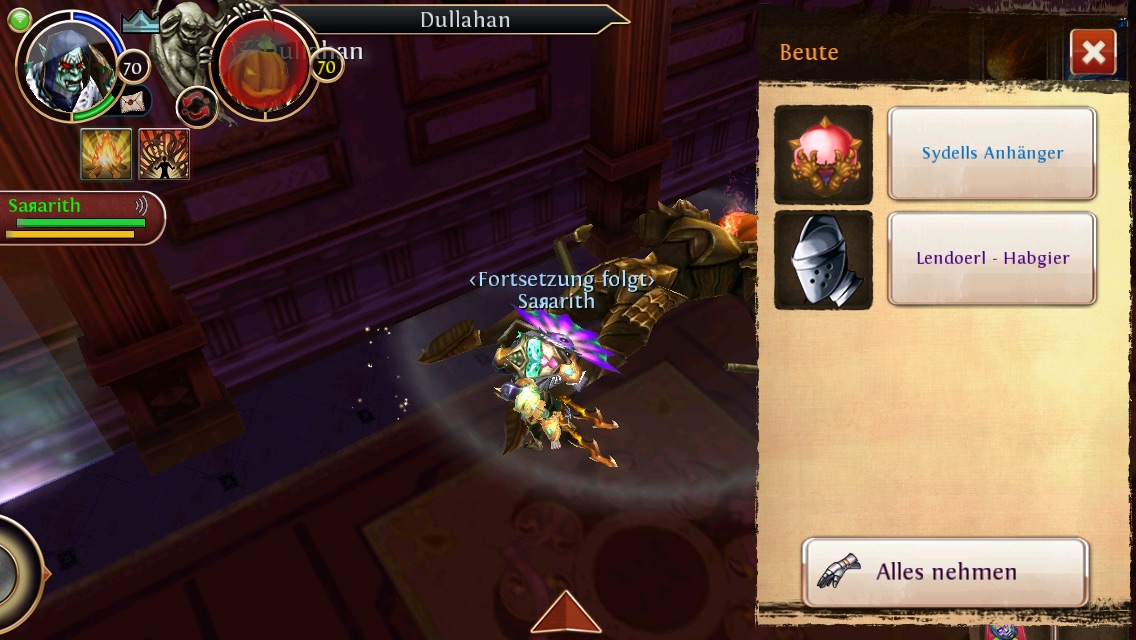Take the Sydells Anhänger item
This screenshot has width=1136, height=640.
pyautogui.click(x=992, y=154)
